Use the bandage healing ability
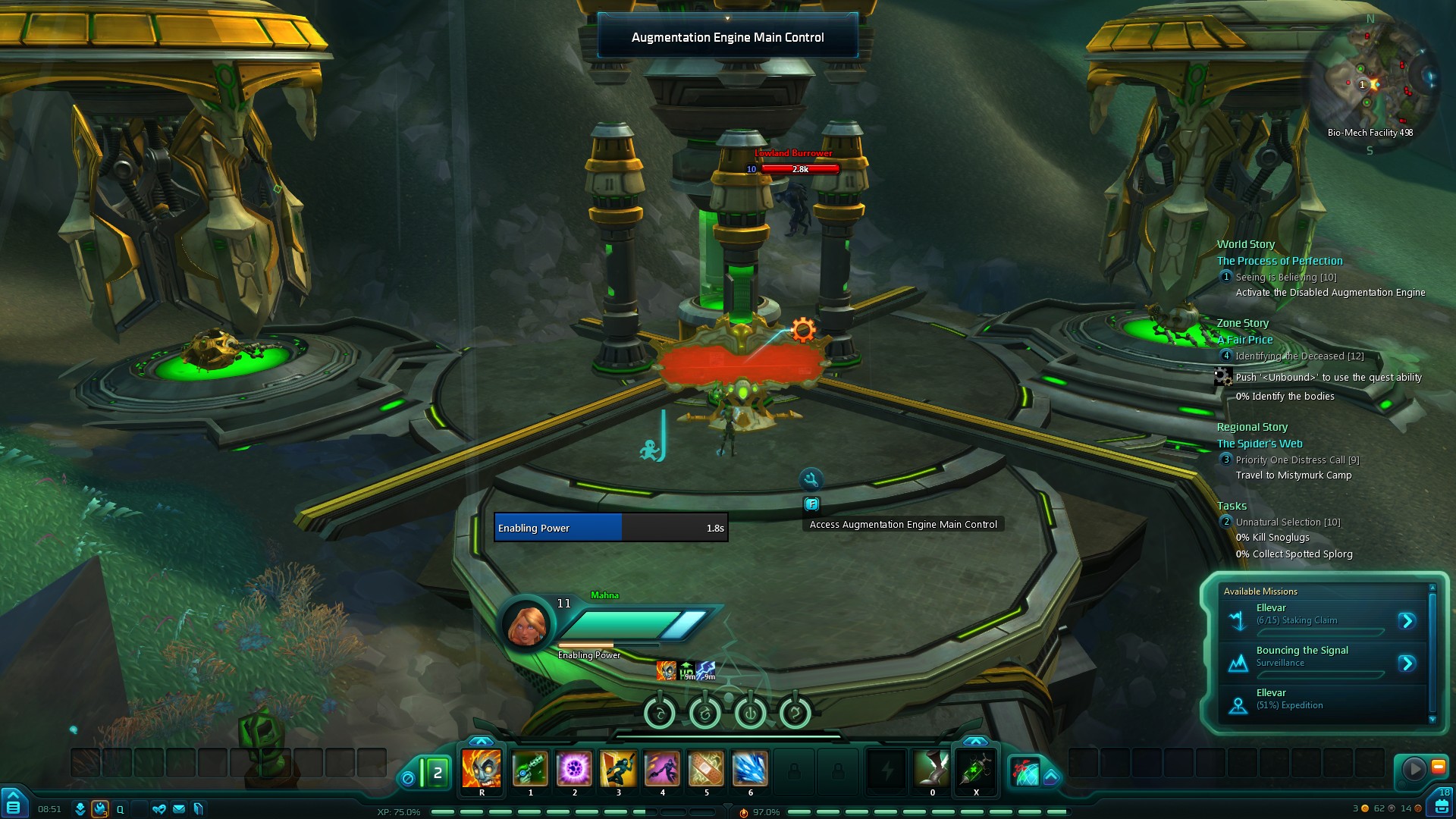 point(706,770)
